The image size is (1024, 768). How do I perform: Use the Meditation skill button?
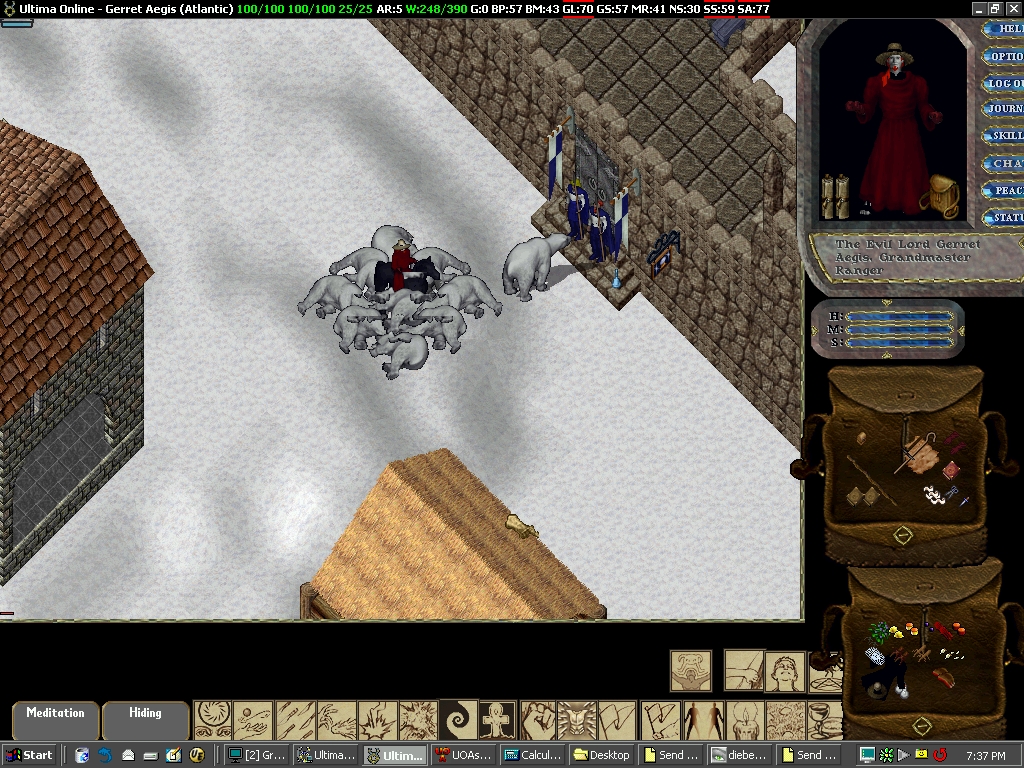56,718
